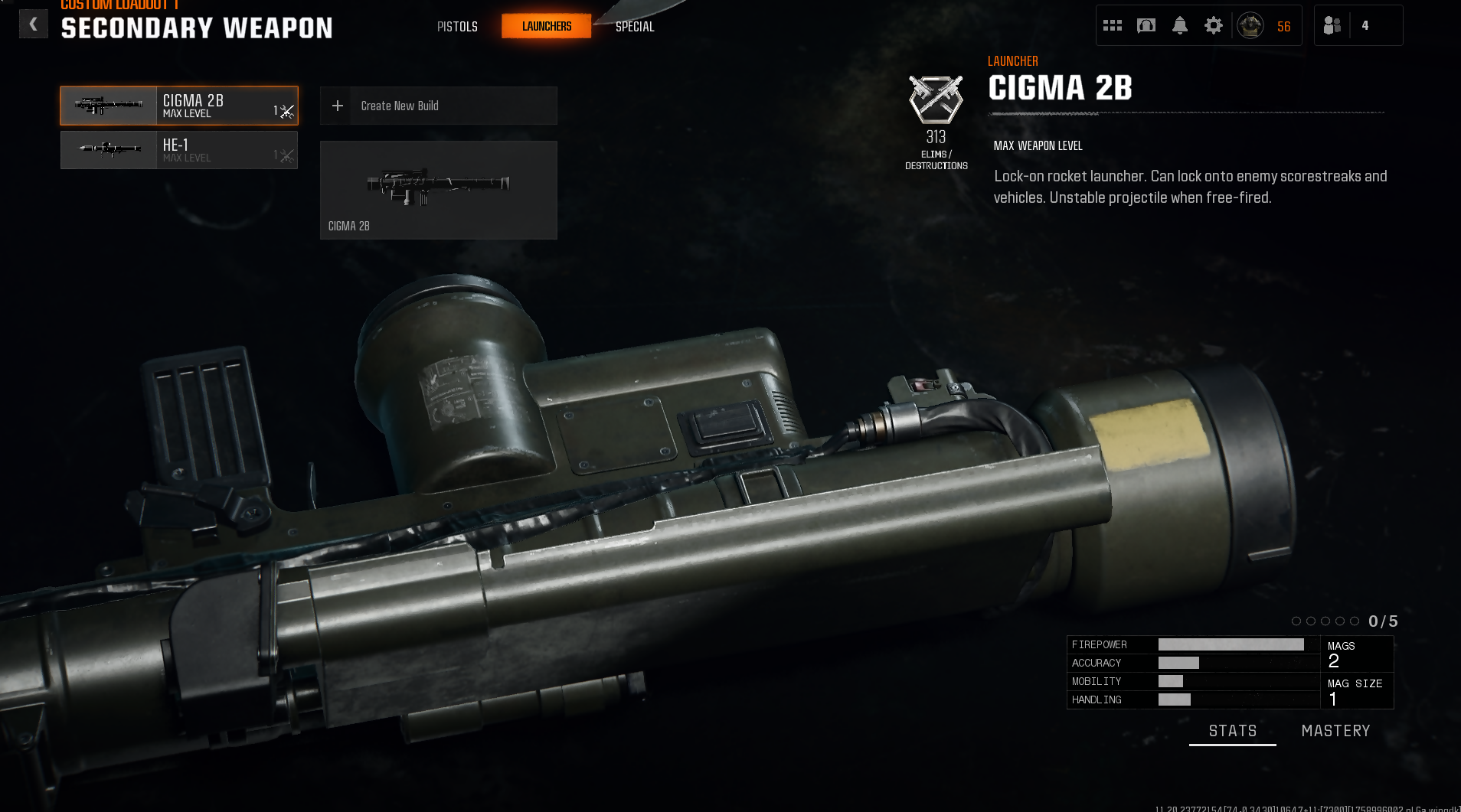Open the grid menu icon
1461x812 pixels.
click(x=1113, y=26)
